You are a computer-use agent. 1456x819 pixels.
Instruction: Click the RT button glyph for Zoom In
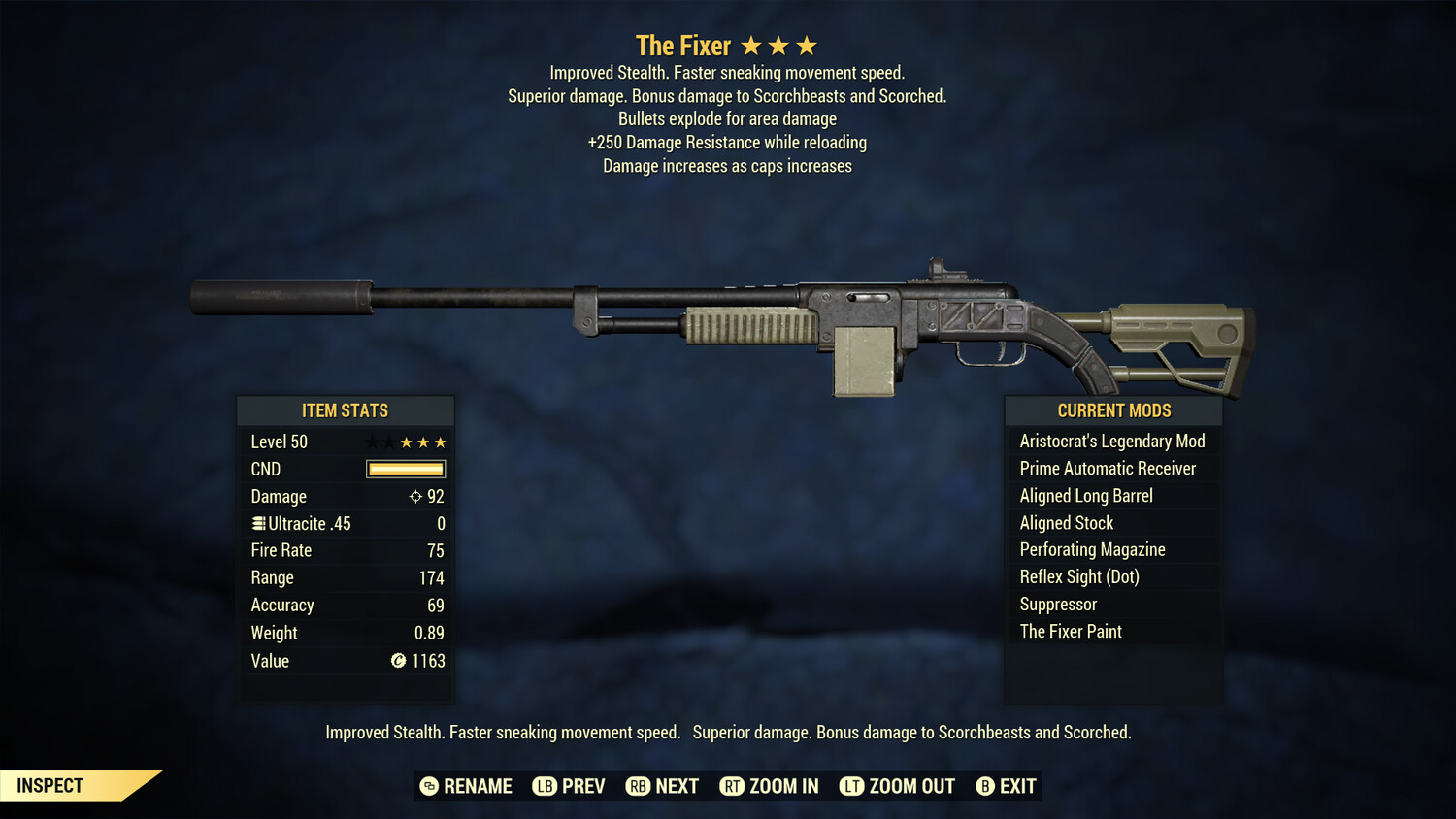click(734, 786)
